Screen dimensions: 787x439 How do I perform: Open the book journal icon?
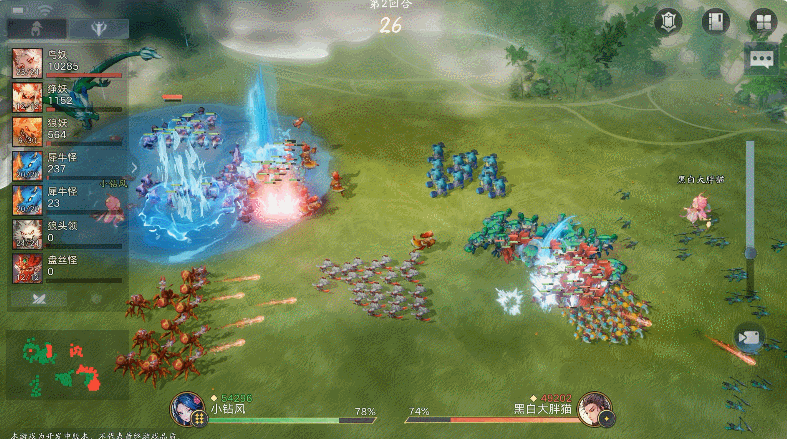(x=714, y=22)
